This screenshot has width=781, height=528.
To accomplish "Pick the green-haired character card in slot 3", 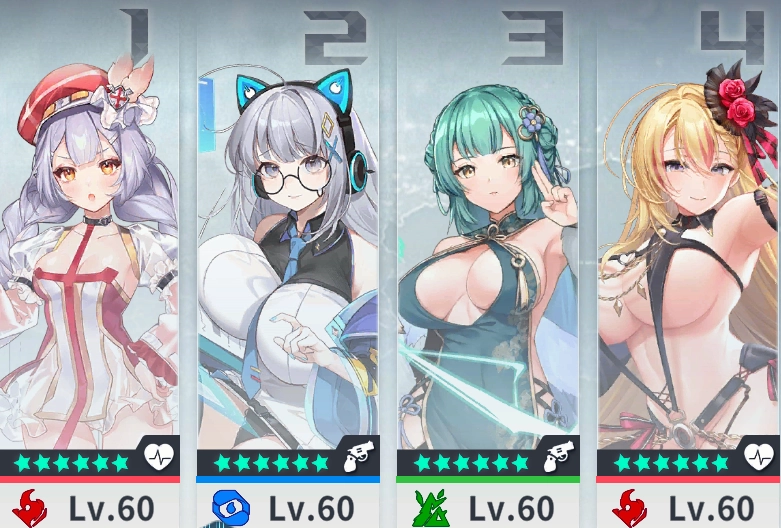I will pos(488,250).
